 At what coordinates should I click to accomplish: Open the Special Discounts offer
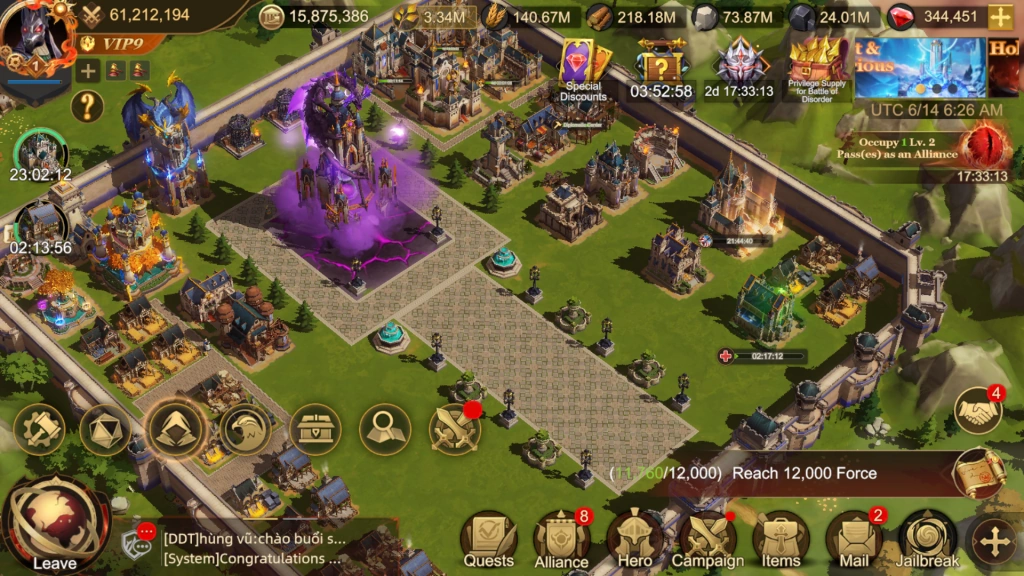point(583,70)
